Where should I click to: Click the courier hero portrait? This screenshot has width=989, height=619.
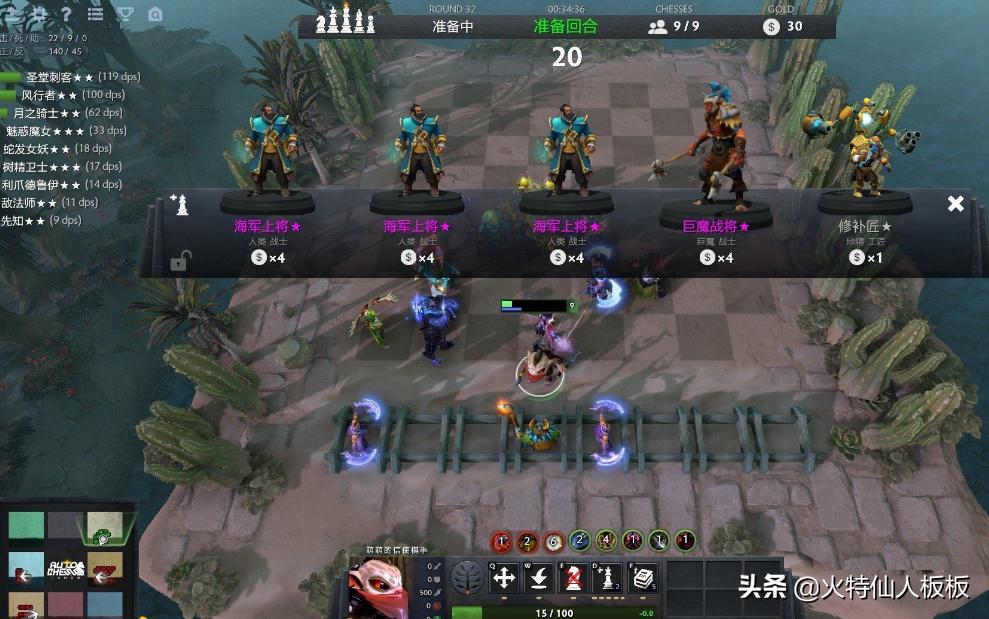point(380,584)
